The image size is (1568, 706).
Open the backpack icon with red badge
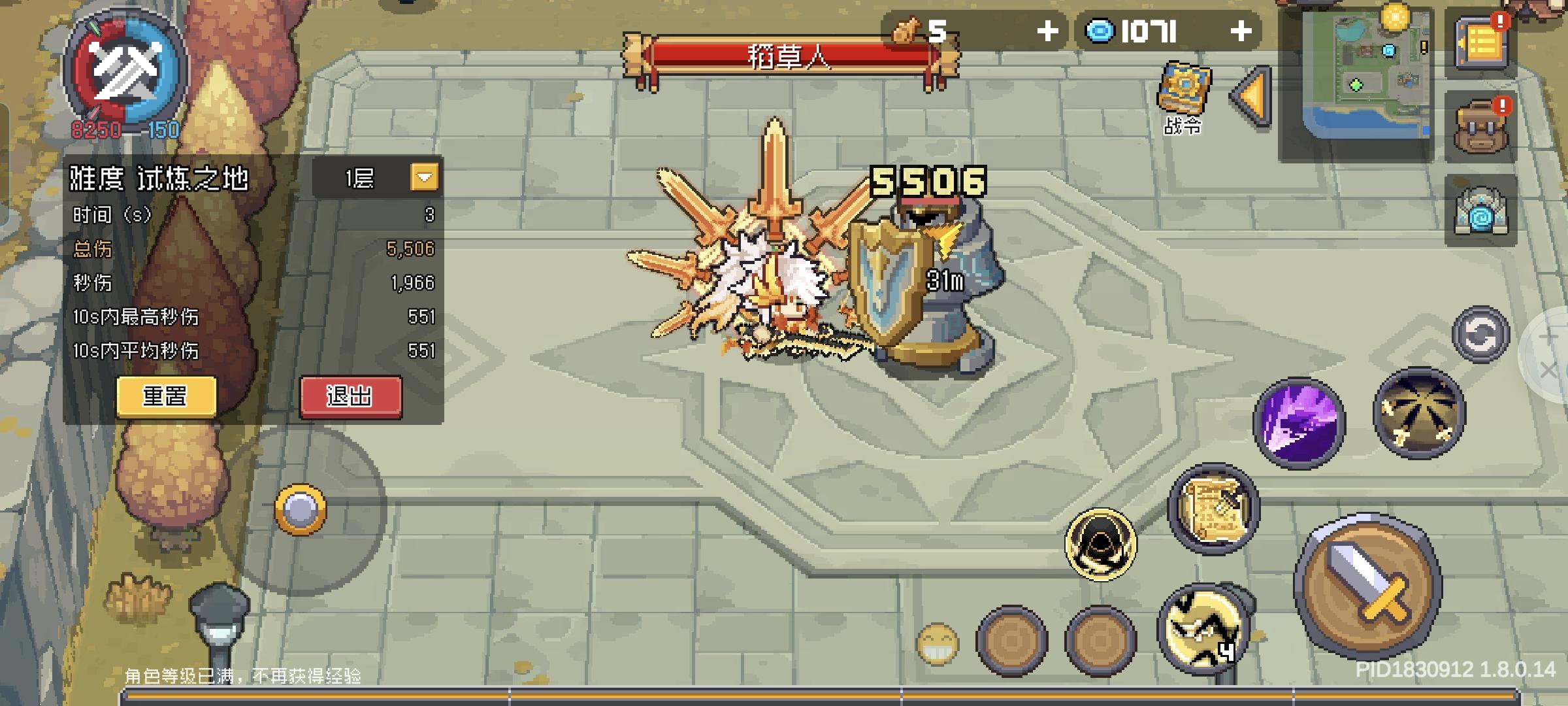coord(1479,126)
